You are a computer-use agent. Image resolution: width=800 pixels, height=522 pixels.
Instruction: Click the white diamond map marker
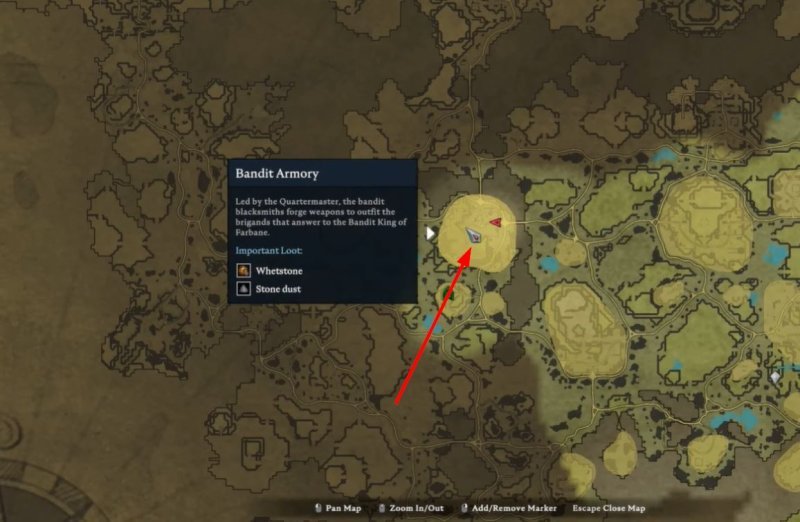(775, 377)
